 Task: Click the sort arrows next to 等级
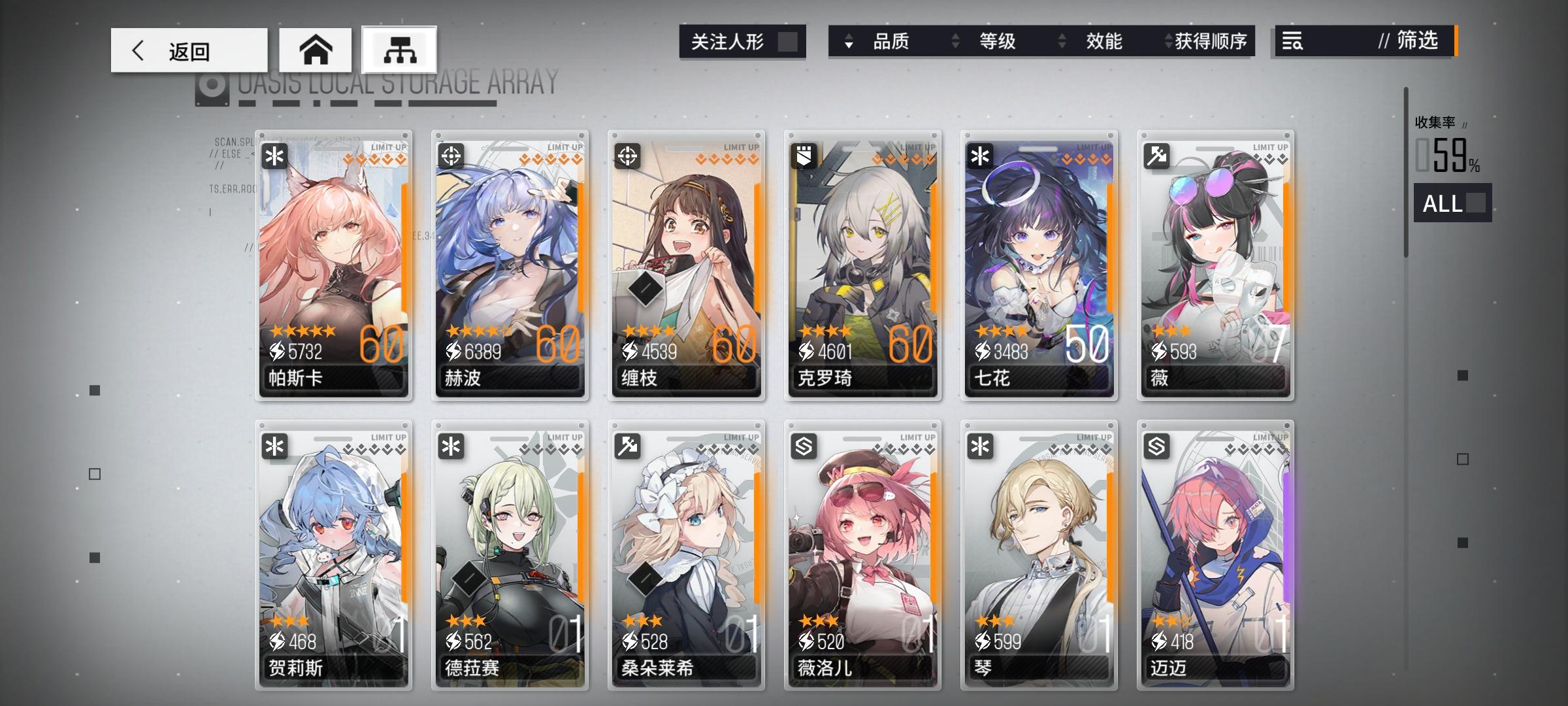coord(955,41)
